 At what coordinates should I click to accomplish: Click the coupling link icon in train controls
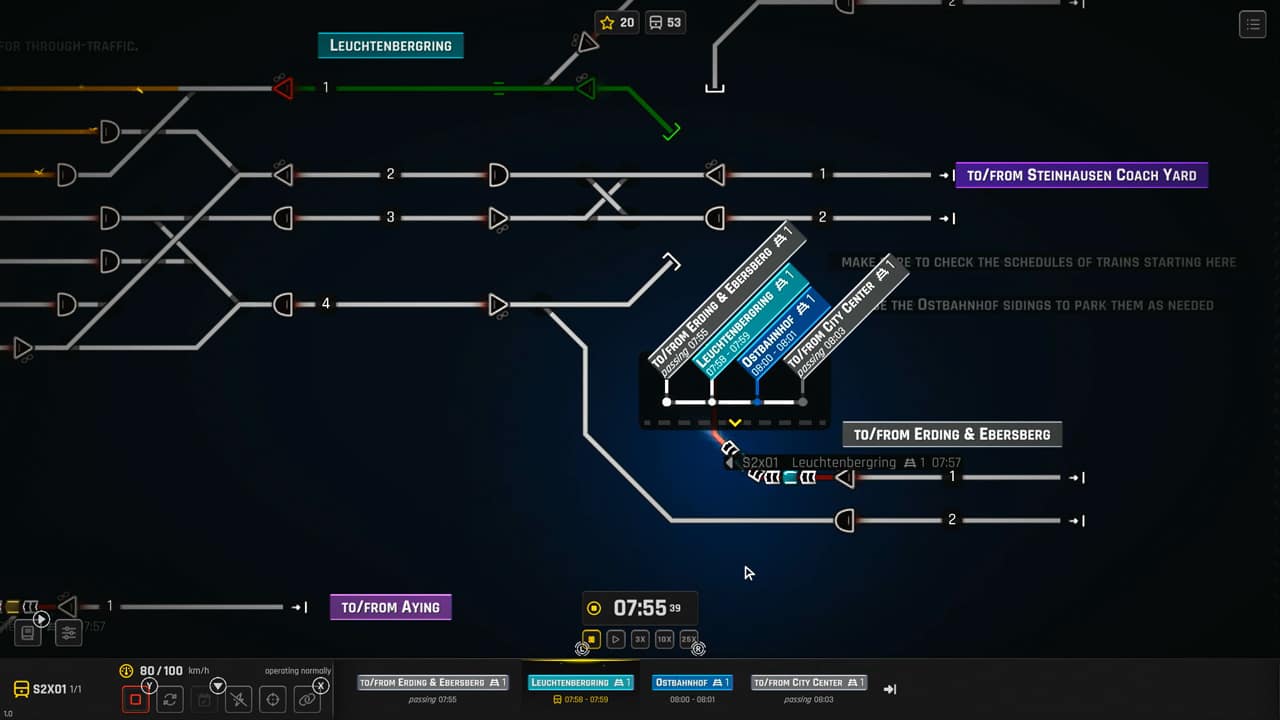(x=306, y=698)
